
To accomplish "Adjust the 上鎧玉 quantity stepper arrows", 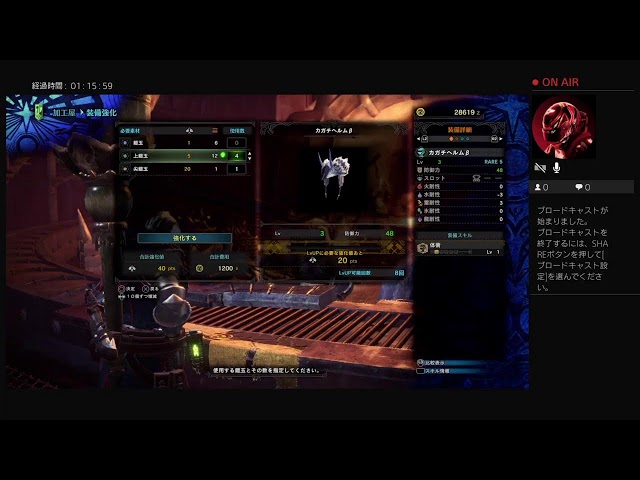I will (x=248, y=156).
